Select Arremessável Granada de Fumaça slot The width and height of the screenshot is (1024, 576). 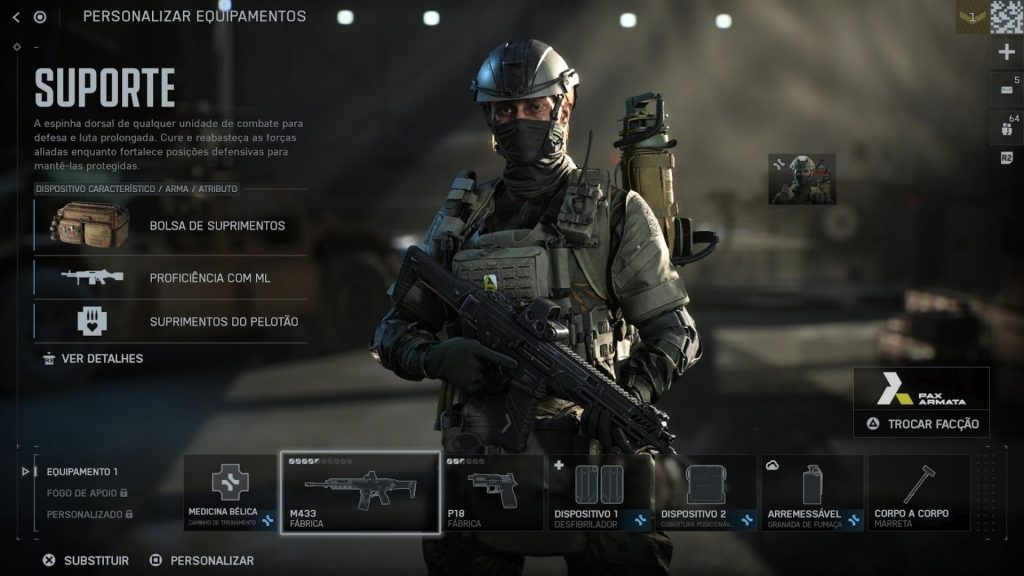[x=813, y=493]
